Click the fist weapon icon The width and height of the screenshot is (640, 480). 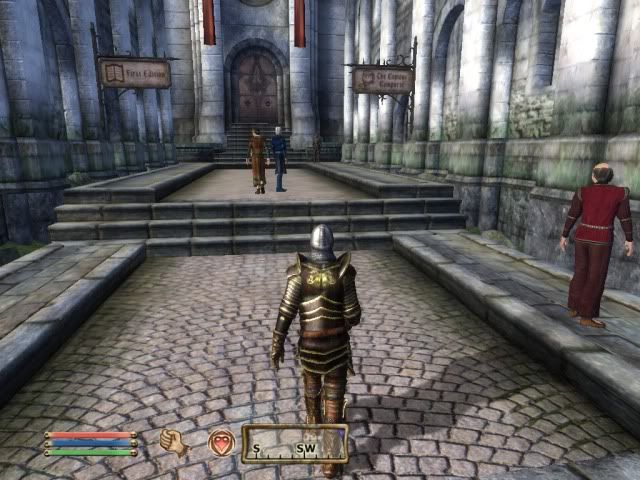point(173,442)
